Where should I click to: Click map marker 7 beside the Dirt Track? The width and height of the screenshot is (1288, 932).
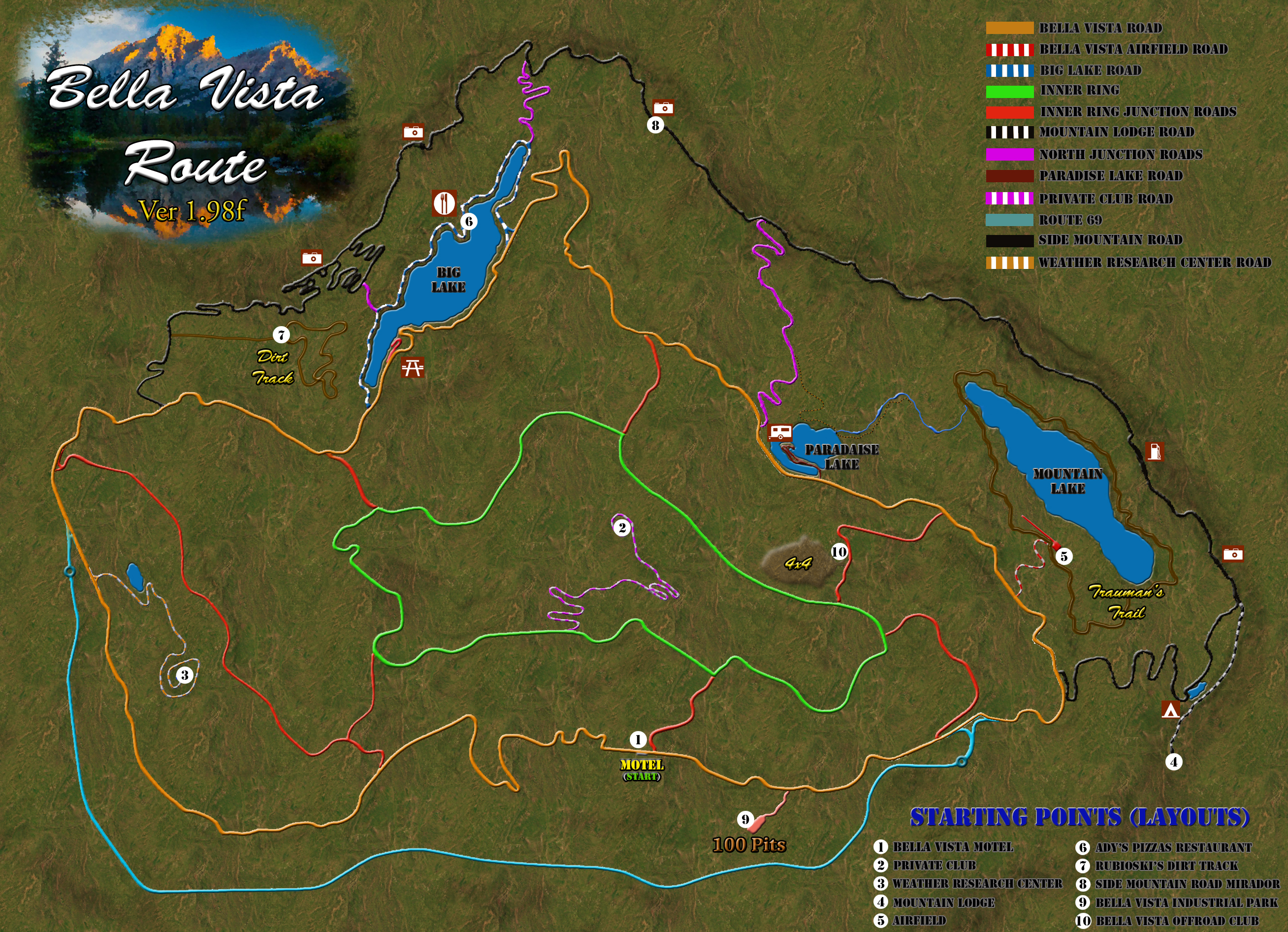click(x=281, y=335)
